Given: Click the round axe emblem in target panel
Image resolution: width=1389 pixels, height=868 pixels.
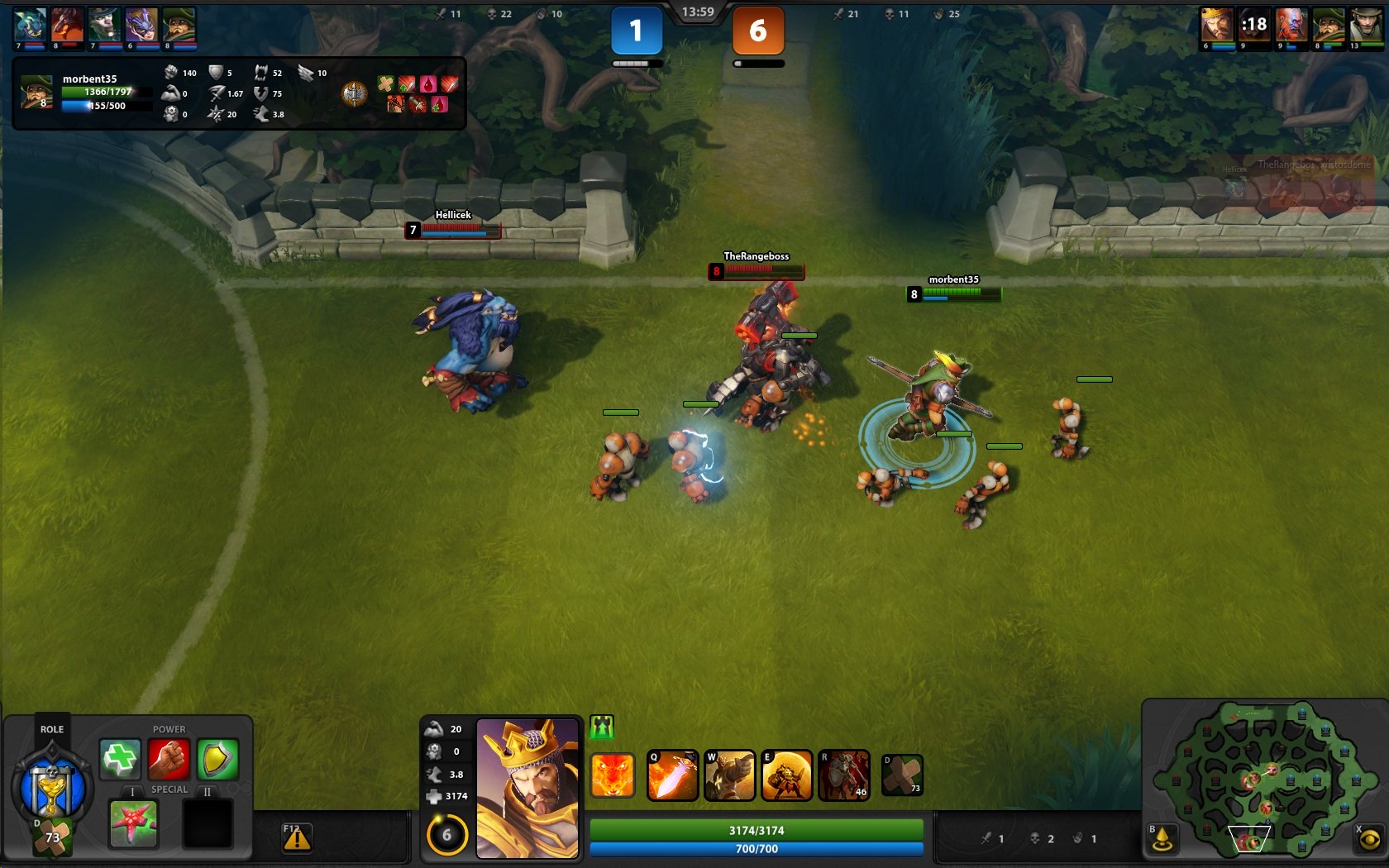Looking at the screenshot, I should (x=355, y=94).
